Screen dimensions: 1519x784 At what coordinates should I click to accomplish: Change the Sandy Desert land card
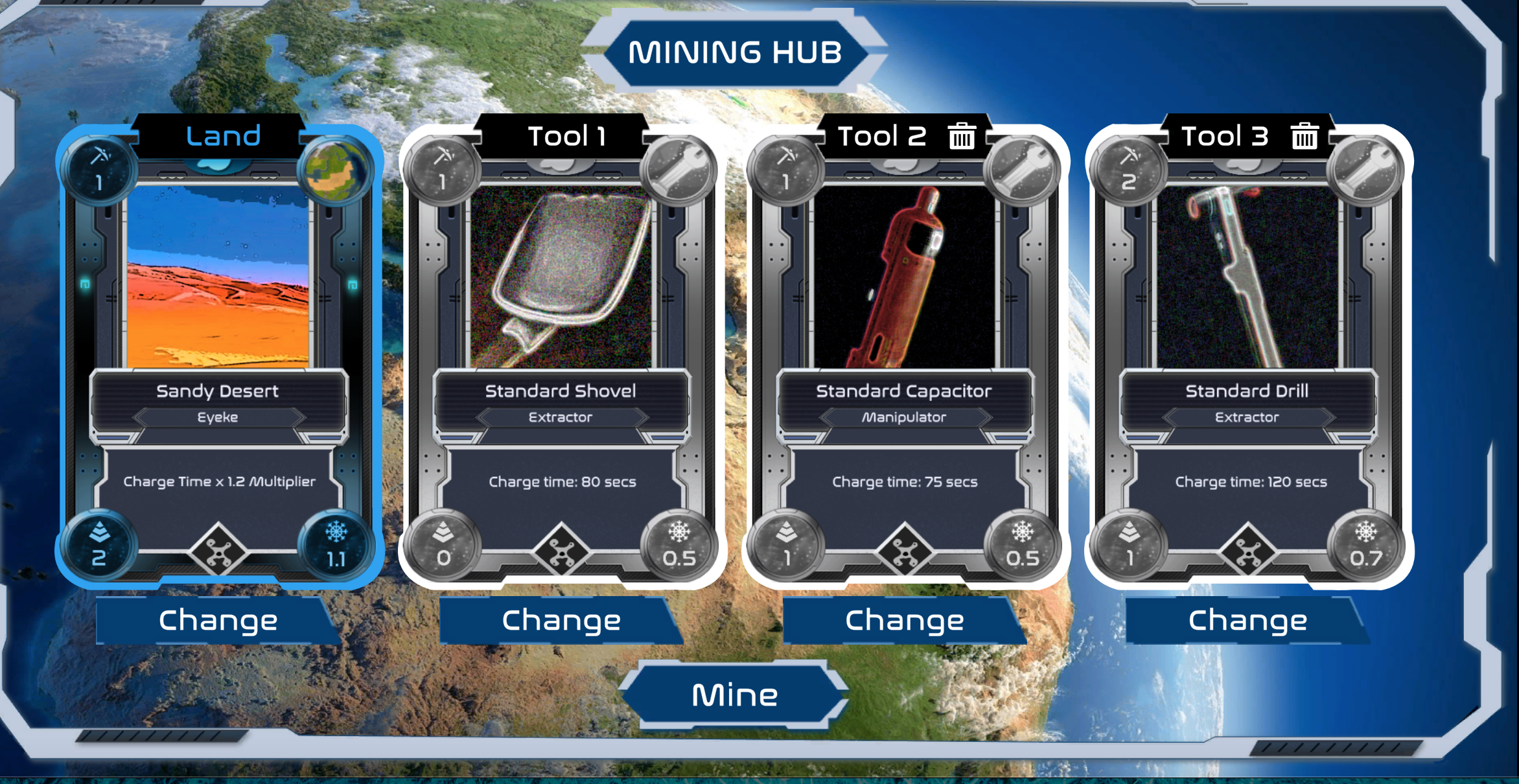pyautogui.click(x=218, y=621)
